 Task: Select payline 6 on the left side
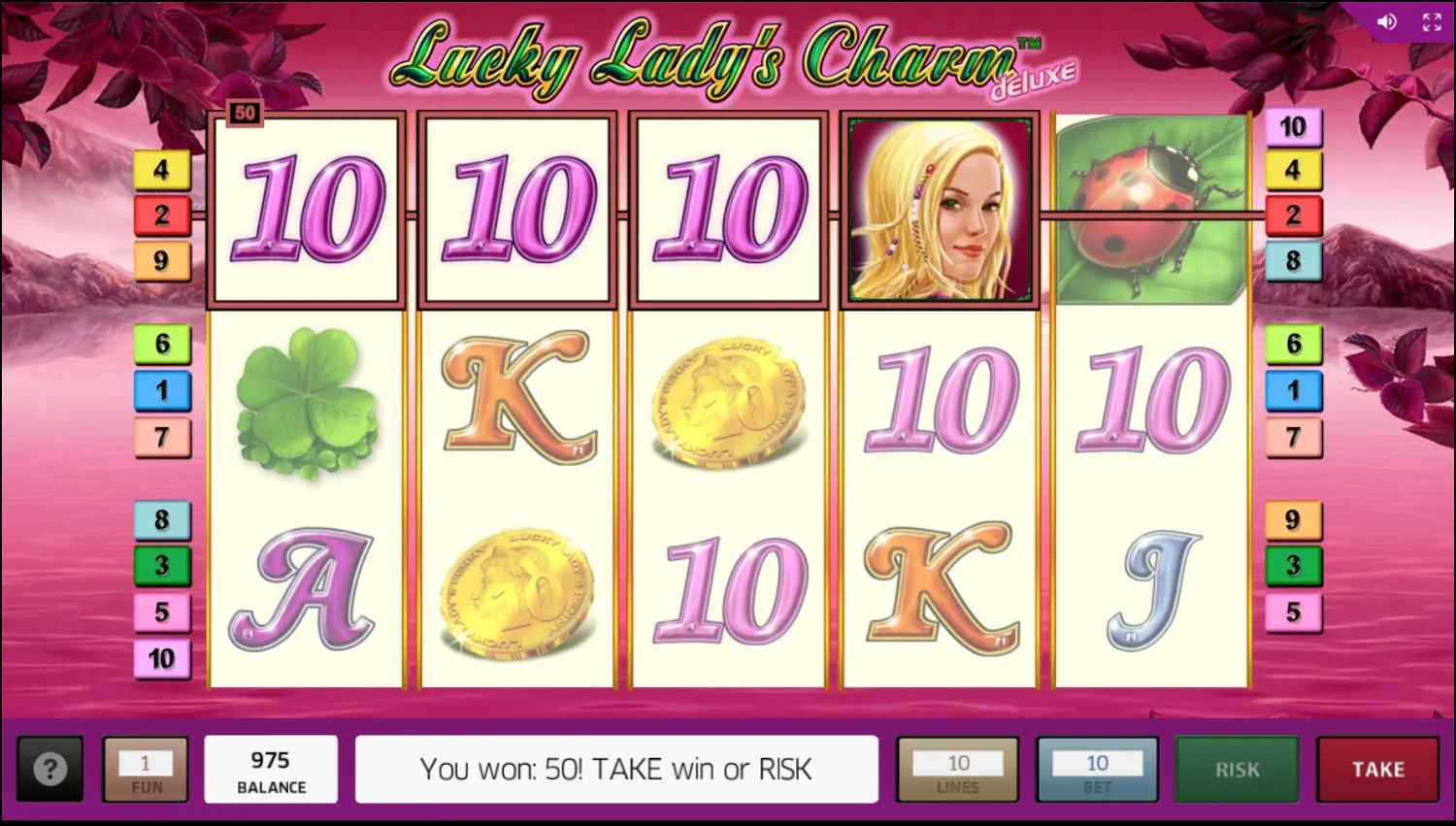click(x=162, y=345)
